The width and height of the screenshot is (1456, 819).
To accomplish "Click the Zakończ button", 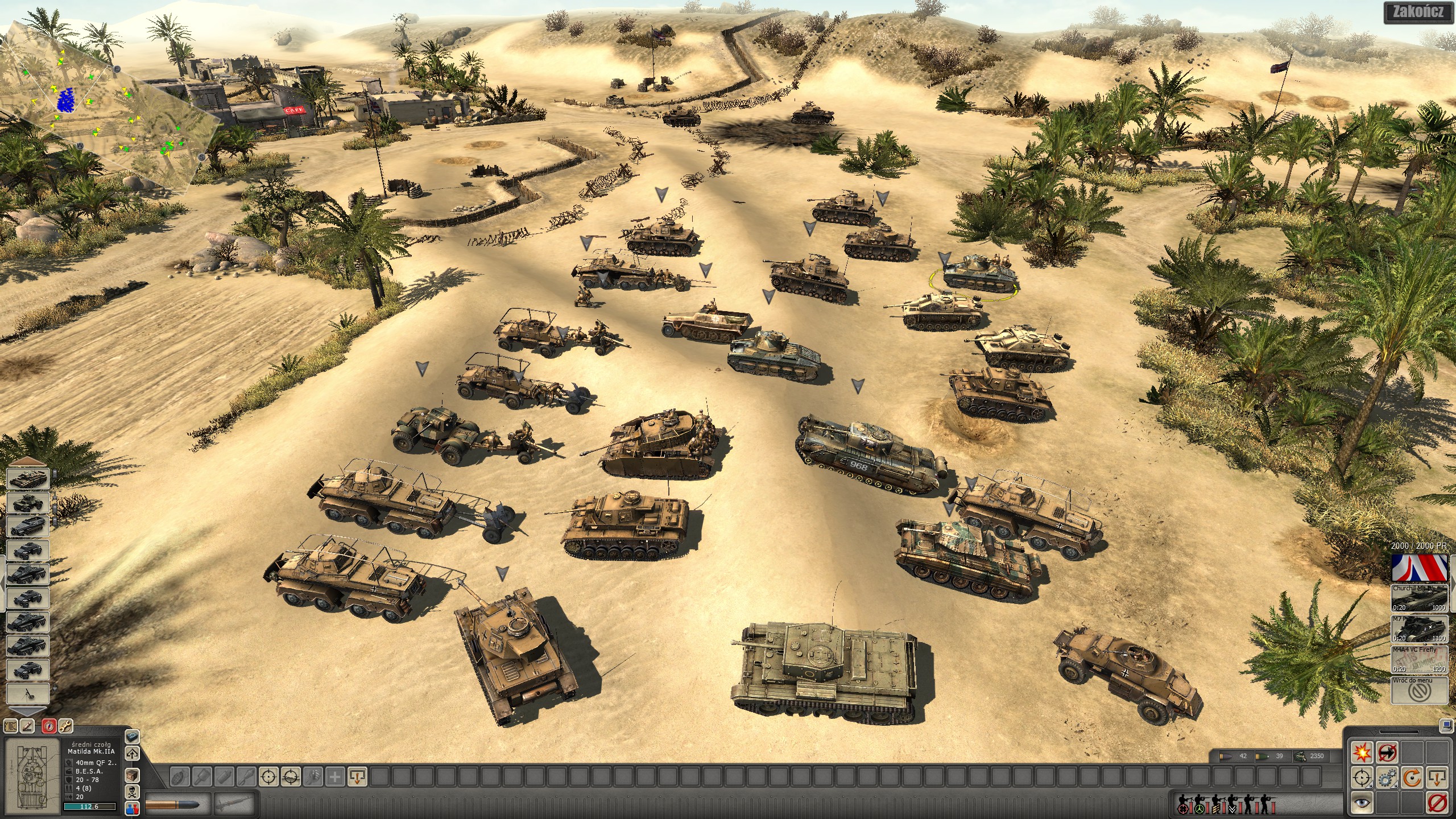I will pos(1418,13).
